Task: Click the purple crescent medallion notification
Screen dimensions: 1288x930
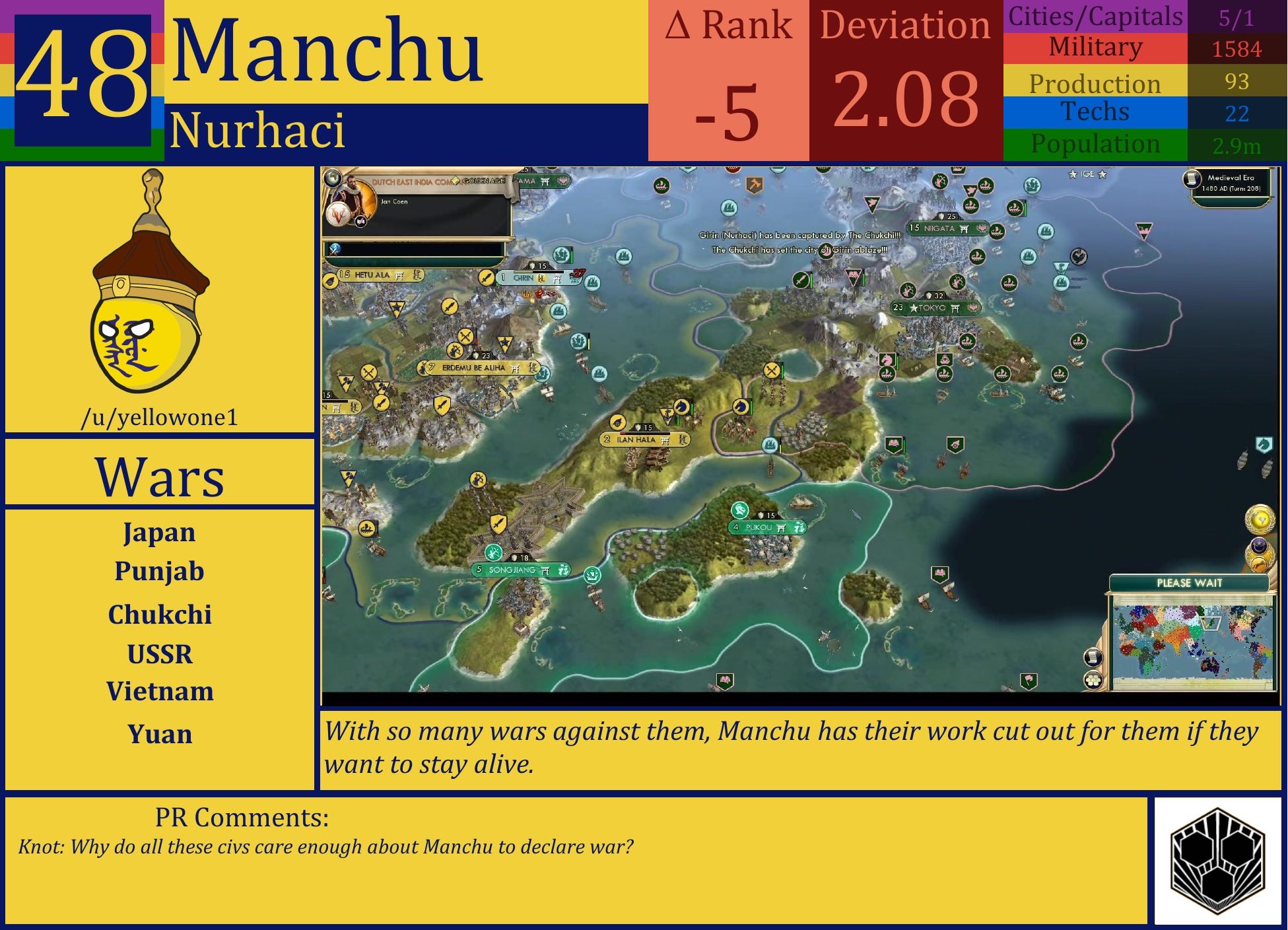Action: click(1259, 546)
